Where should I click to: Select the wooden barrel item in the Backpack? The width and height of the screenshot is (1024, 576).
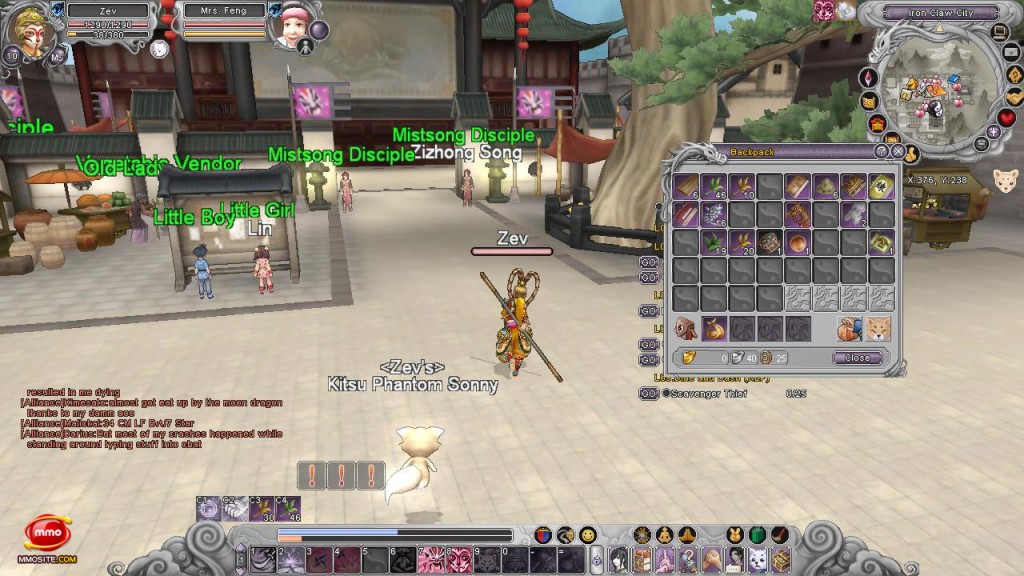click(x=769, y=241)
